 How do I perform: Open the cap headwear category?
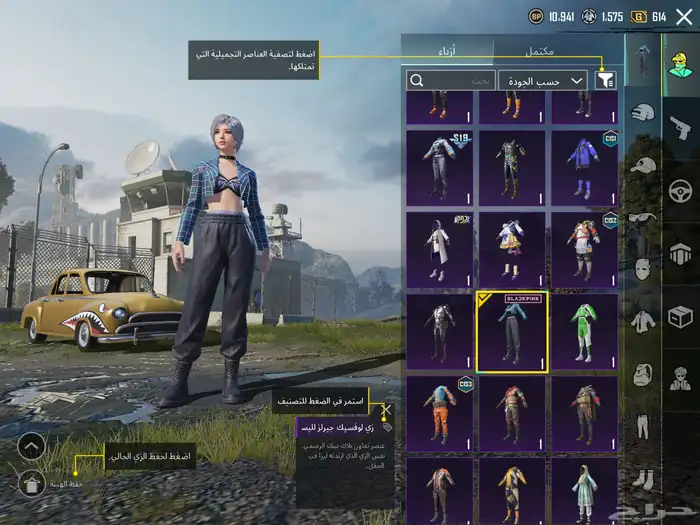644,165
